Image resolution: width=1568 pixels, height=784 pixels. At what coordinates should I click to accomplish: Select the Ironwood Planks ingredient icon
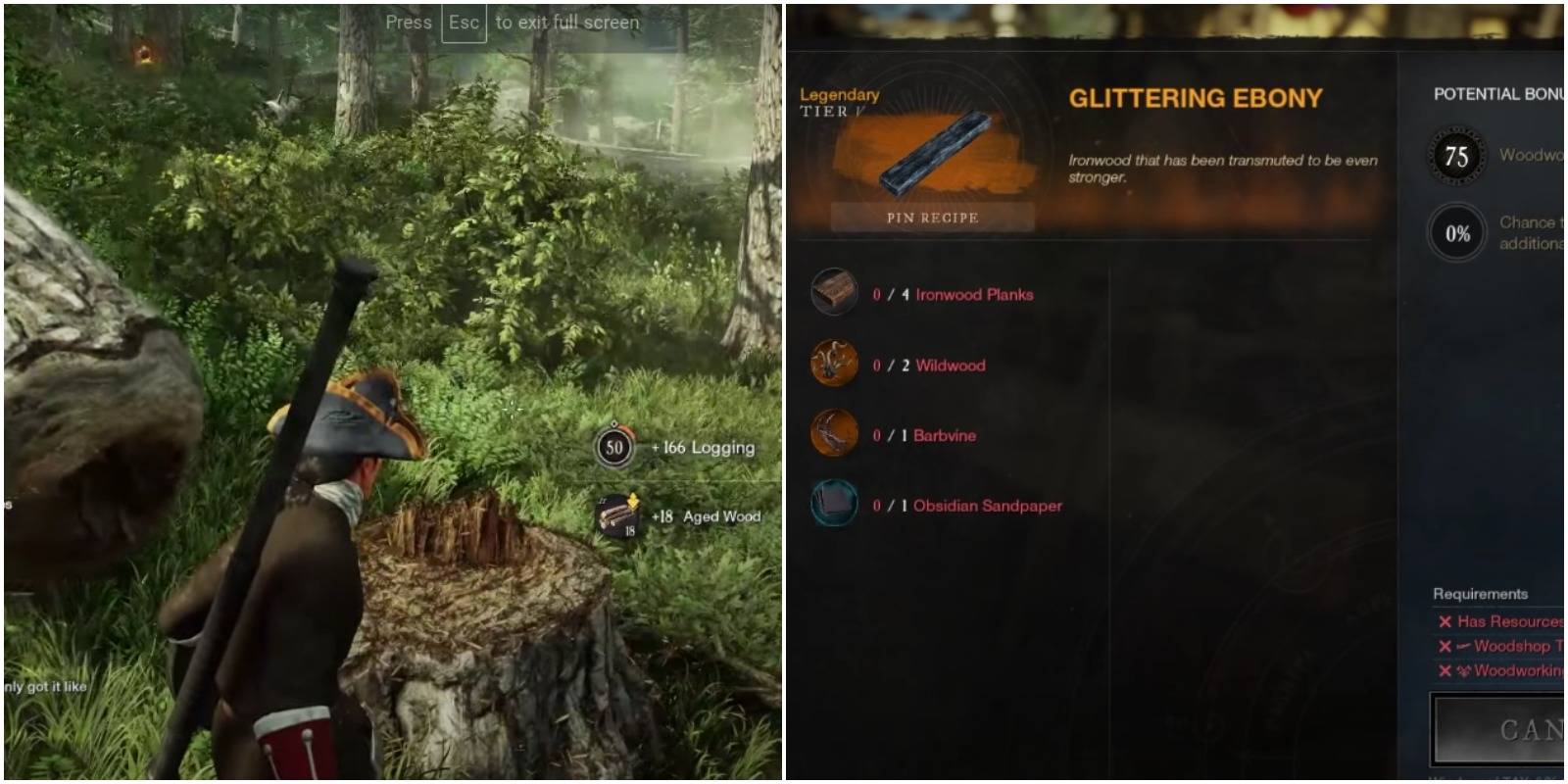click(836, 293)
